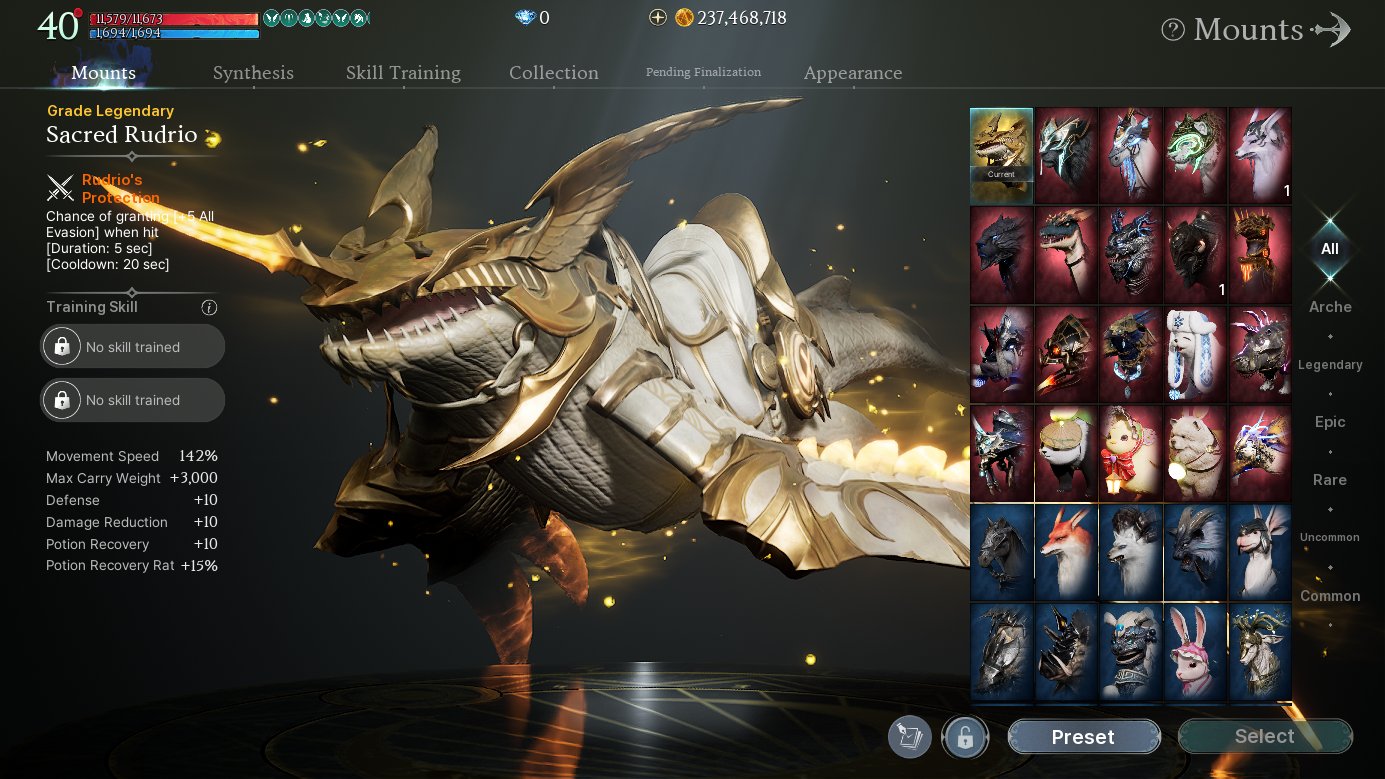Image resolution: width=1385 pixels, height=779 pixels.
Task: Open the Skill Training tab
Action: tap(403, 73)
